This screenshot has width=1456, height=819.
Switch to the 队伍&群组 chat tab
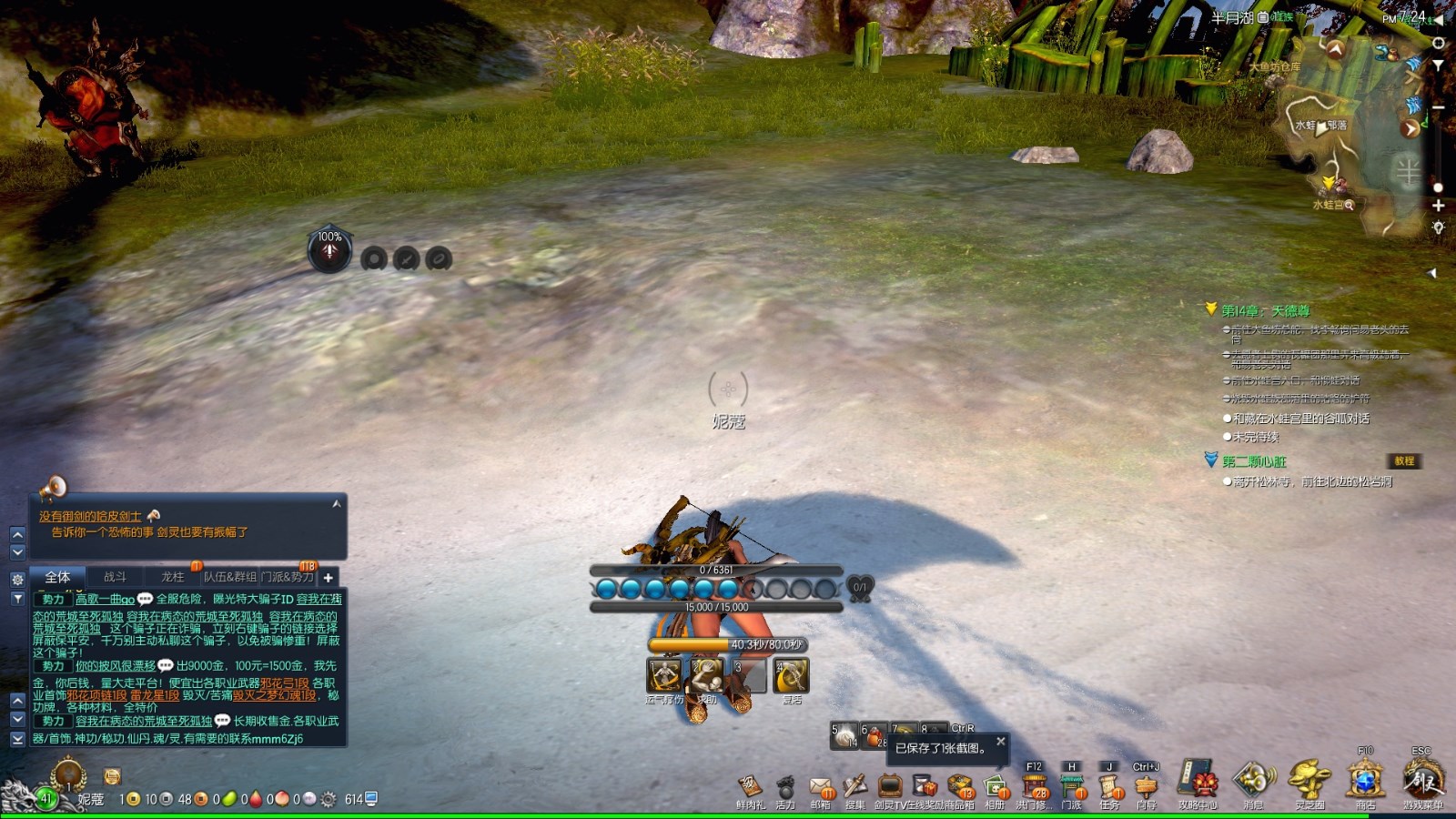click(229, 577)
